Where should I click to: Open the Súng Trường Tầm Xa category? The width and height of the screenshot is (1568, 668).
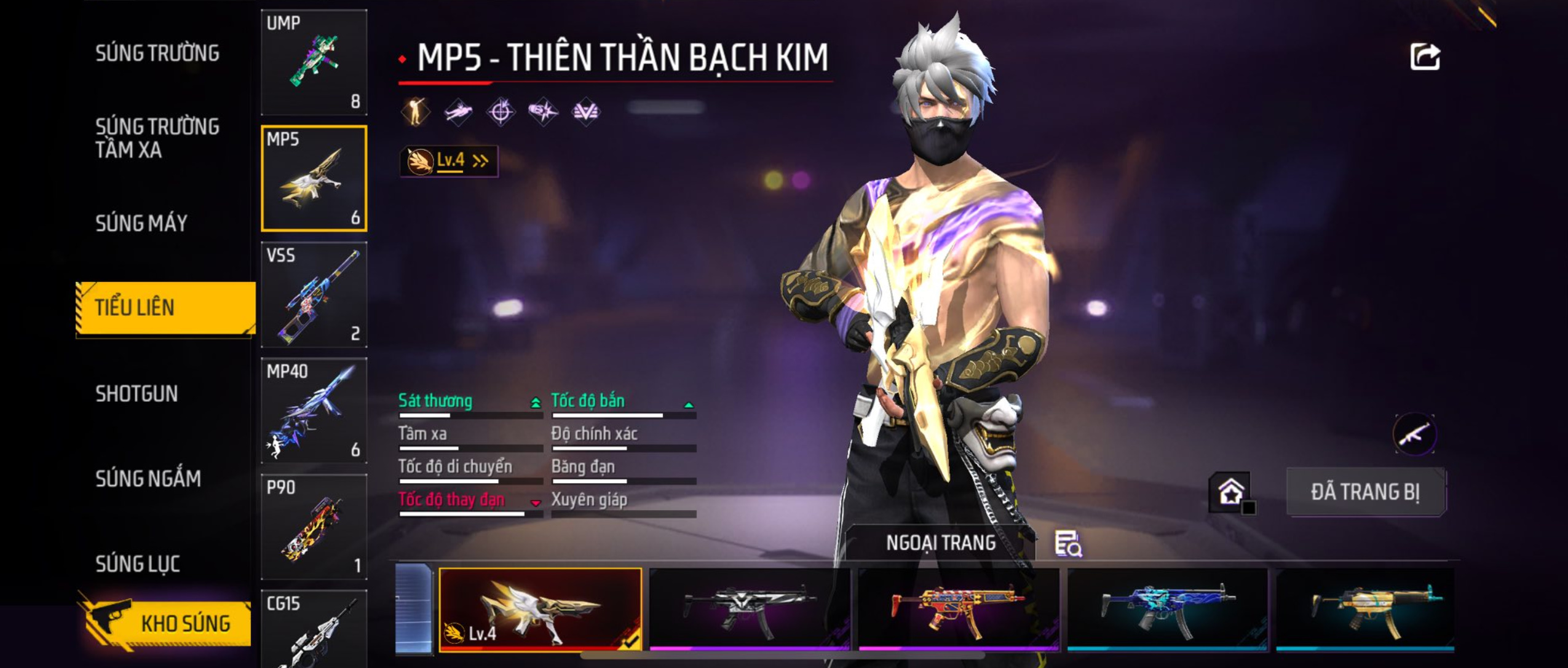pyautogui.click(x=157, y=138)
